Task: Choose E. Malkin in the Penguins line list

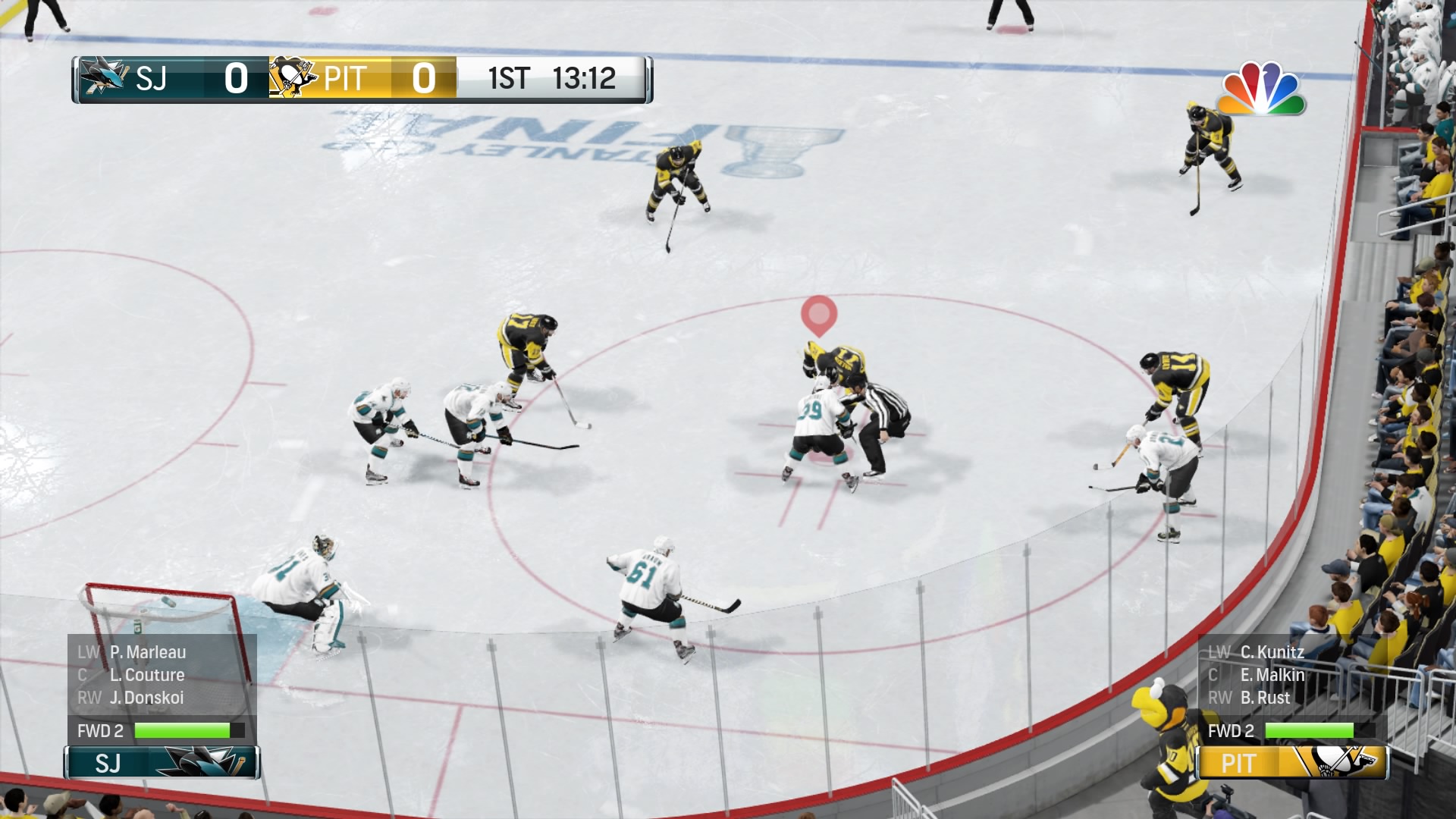Action: point(1272,675)
